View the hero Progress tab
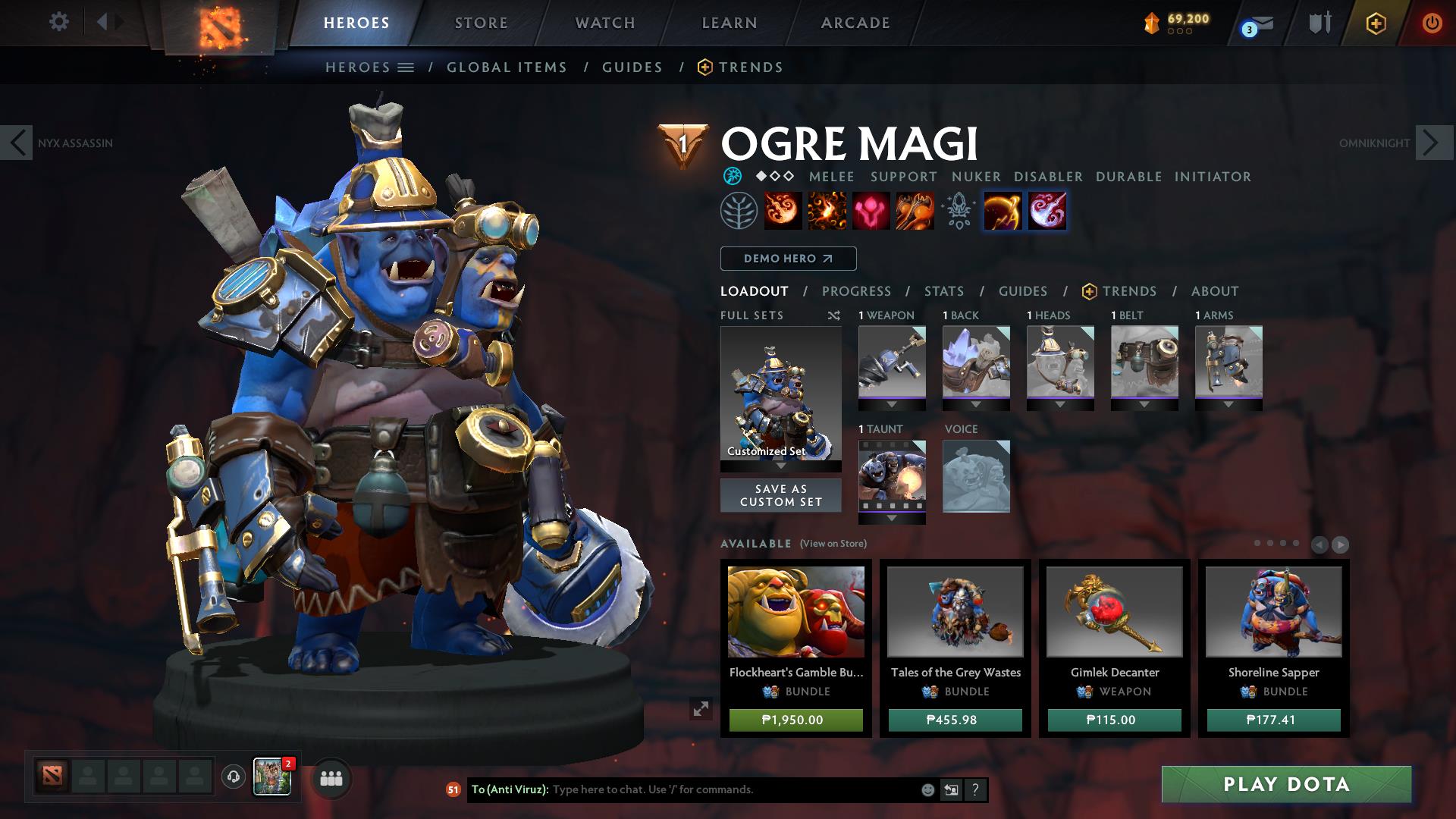 point(856,291)
